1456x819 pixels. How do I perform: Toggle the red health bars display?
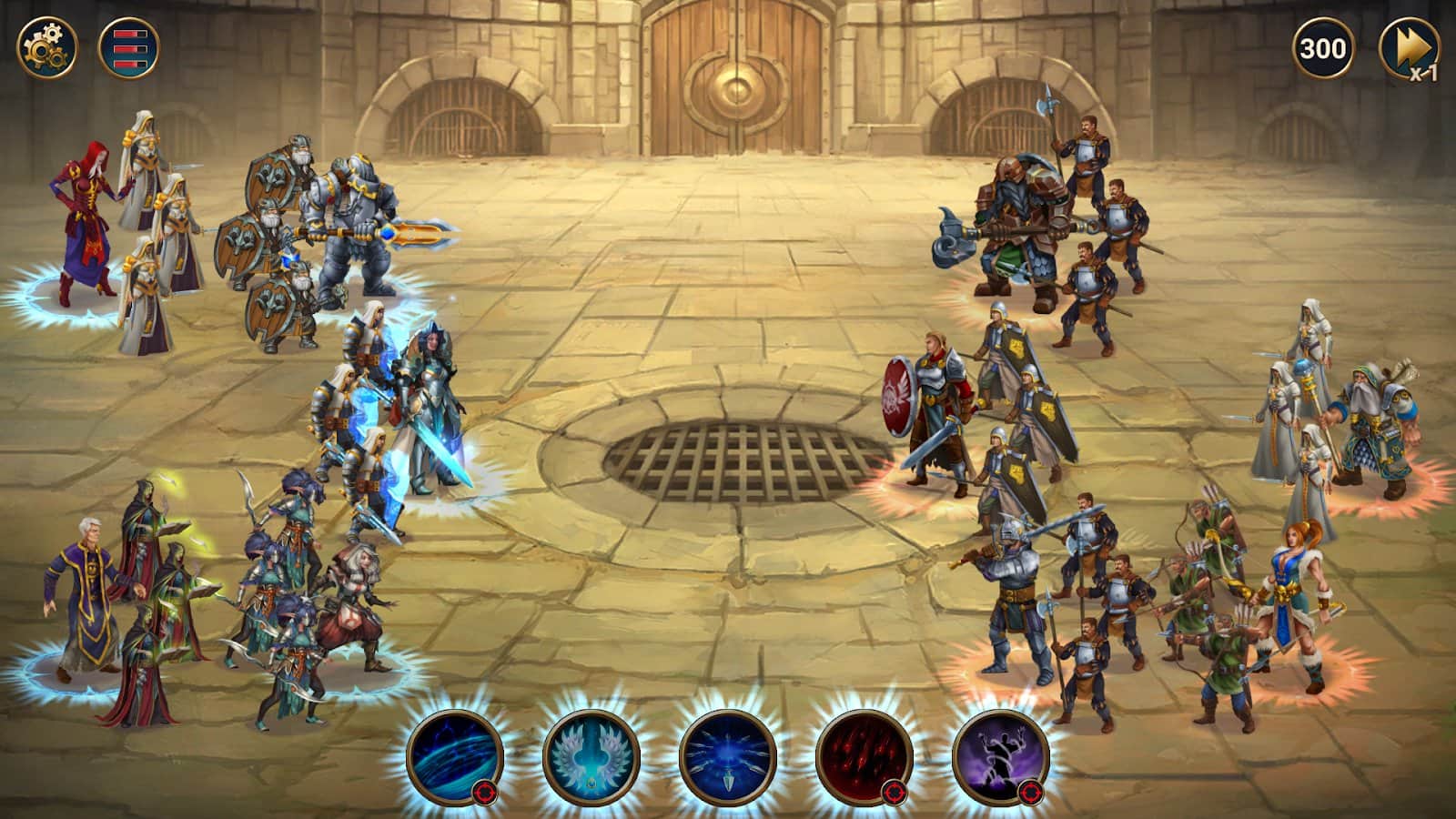128,47
